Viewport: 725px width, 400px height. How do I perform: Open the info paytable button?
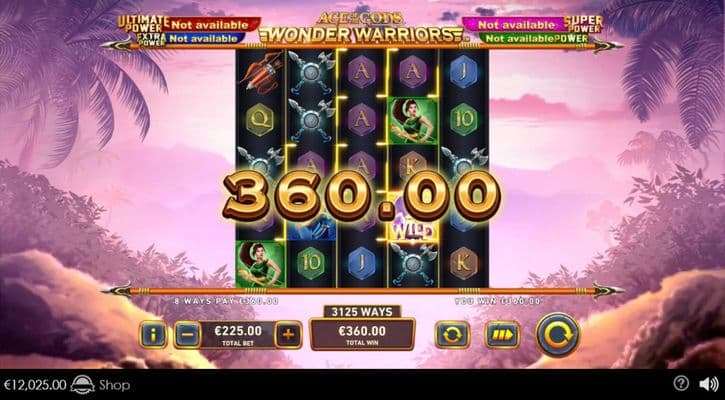[x=153, y=334]
